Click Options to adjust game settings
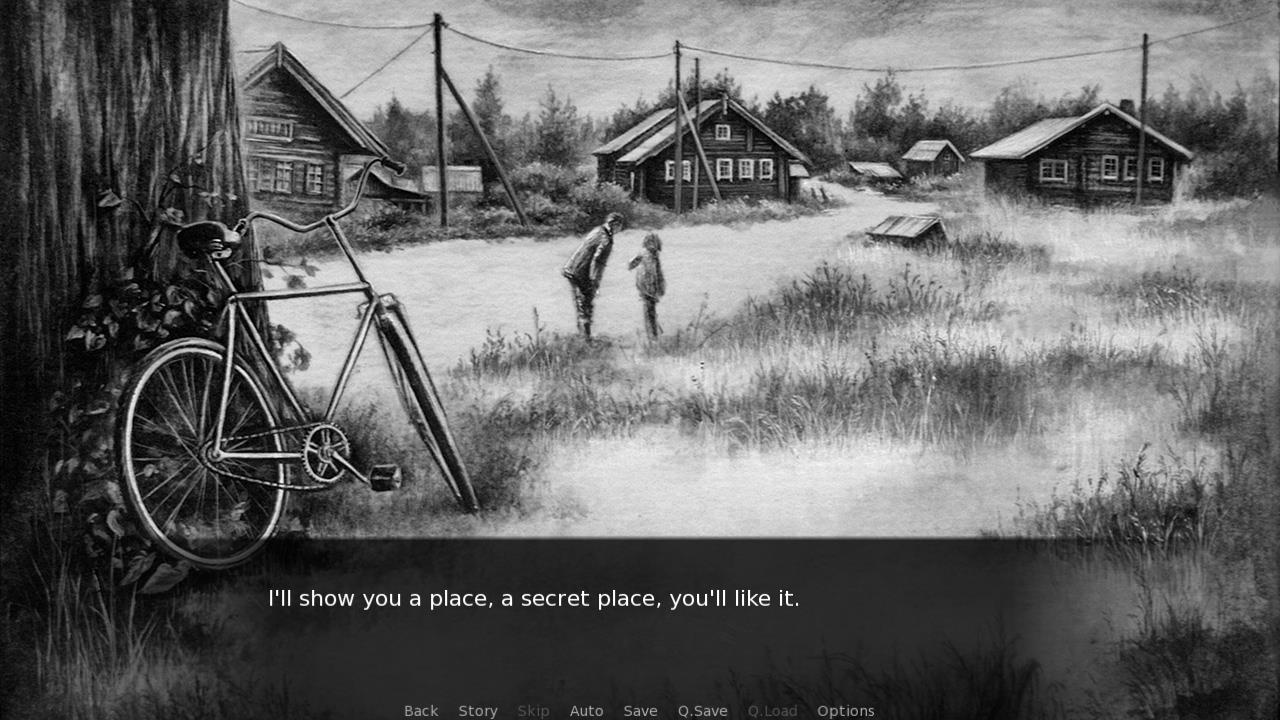Viewport: 1280px width, 720px height. tap(845, 711)
